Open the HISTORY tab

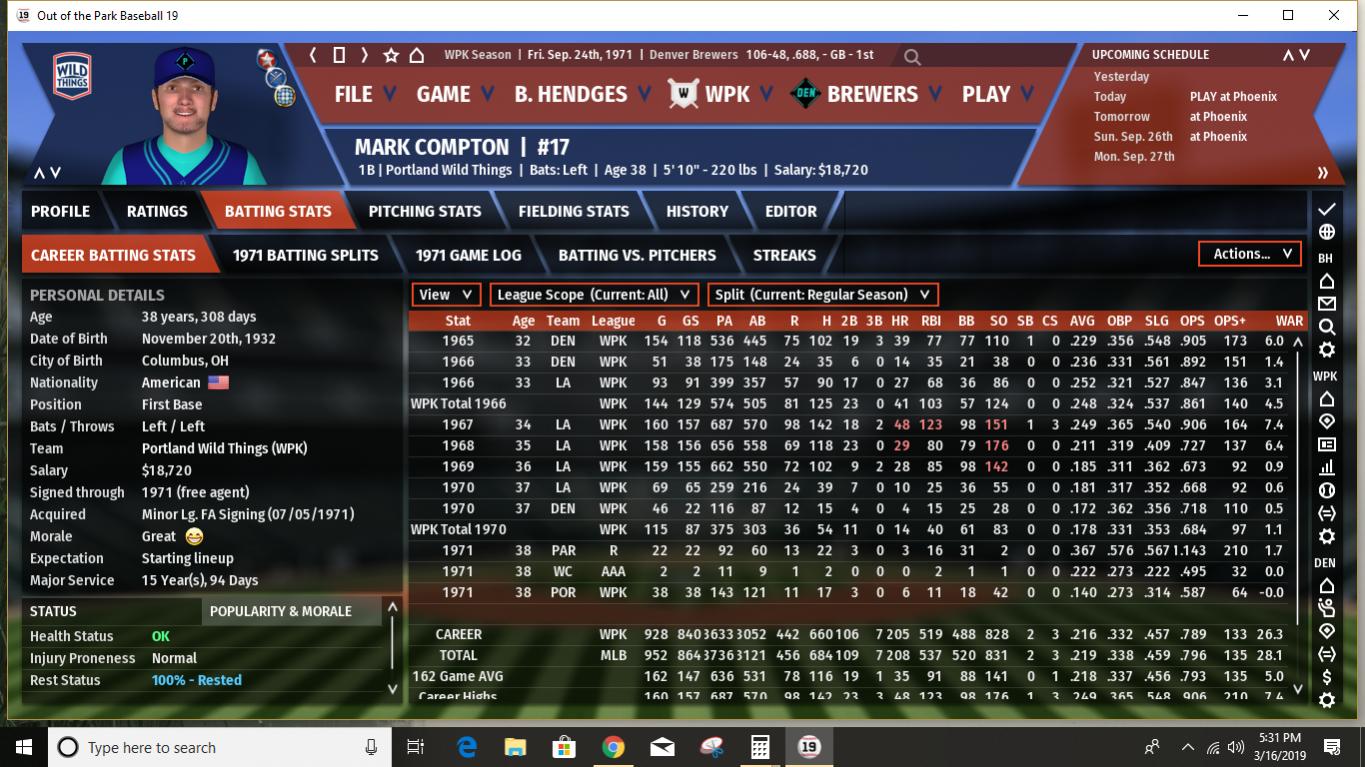[x=697, y=211]
